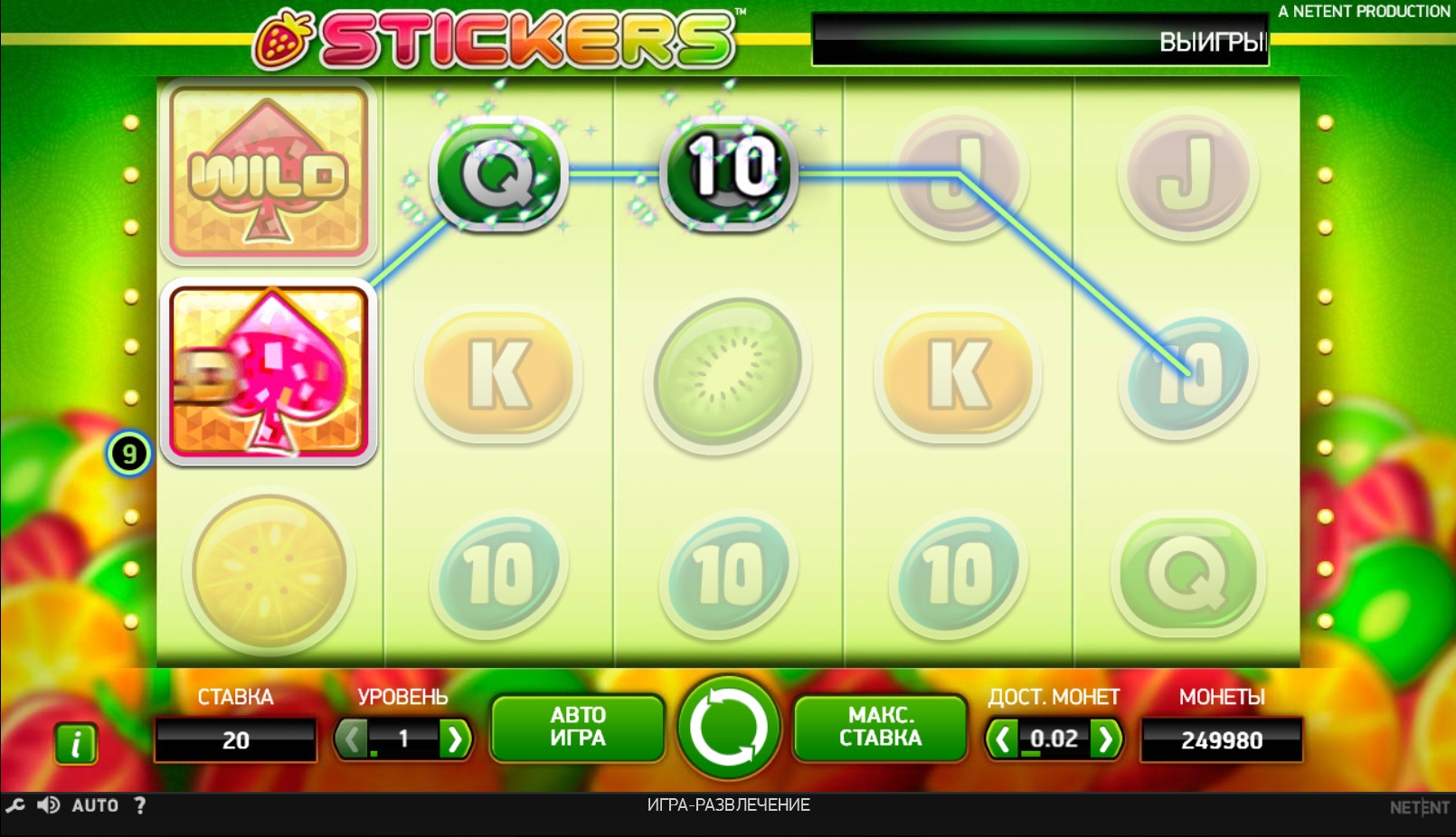Increase the УРОВЕНЬ bet level

point(455,739)
